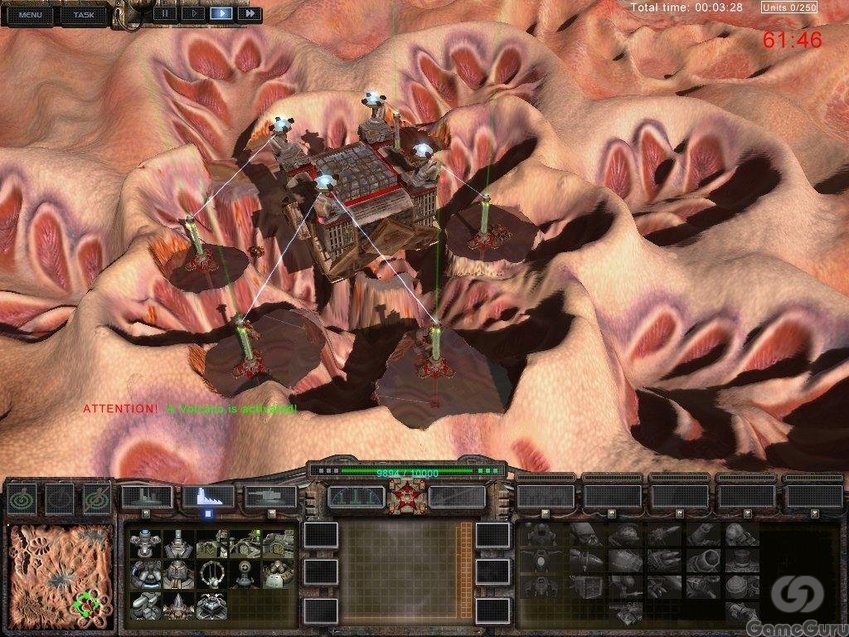Select the spiked pyramid structure build icon

point(178,604)
